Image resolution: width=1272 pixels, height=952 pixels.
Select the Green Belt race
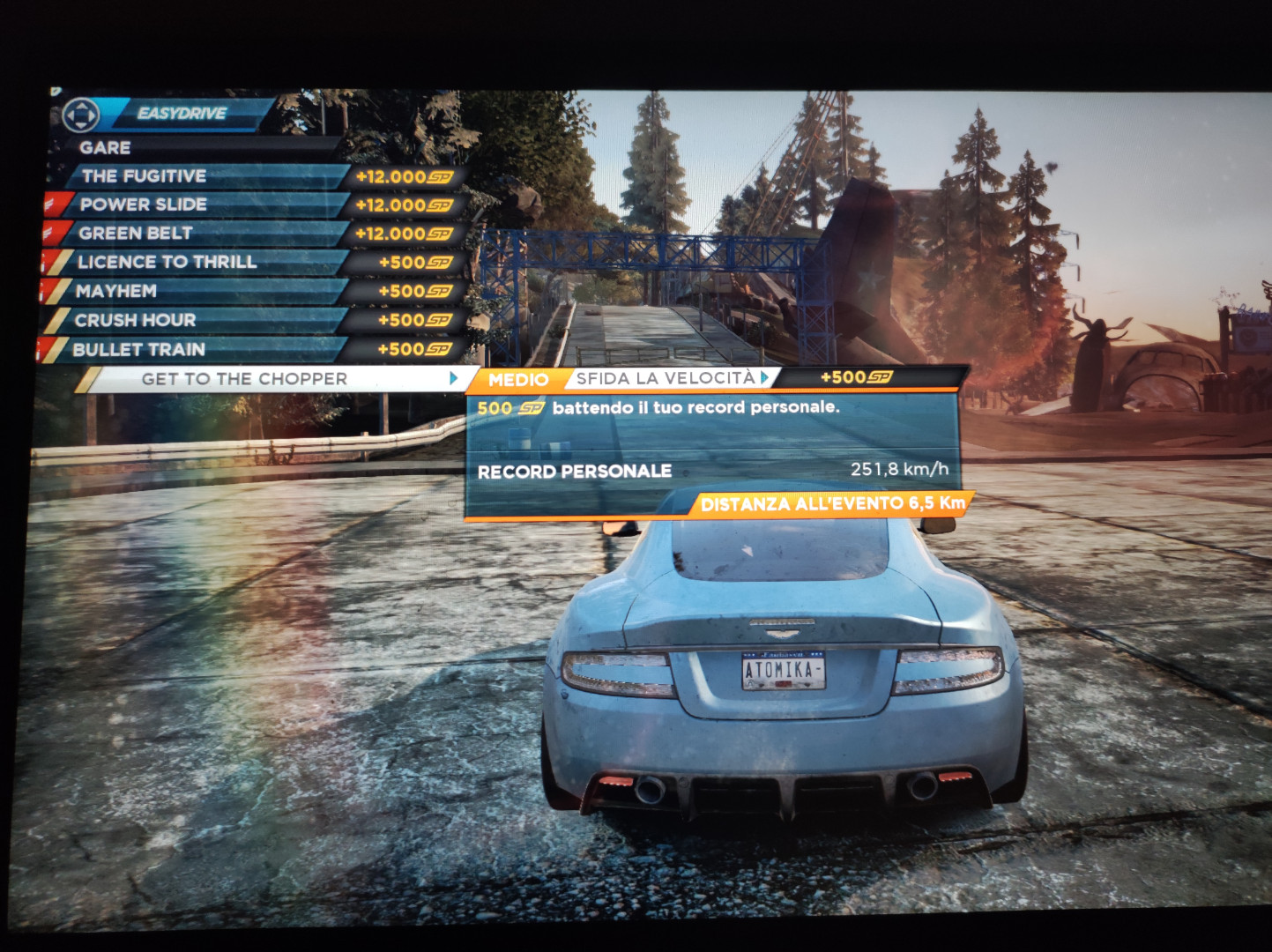(x=136, y=234)
